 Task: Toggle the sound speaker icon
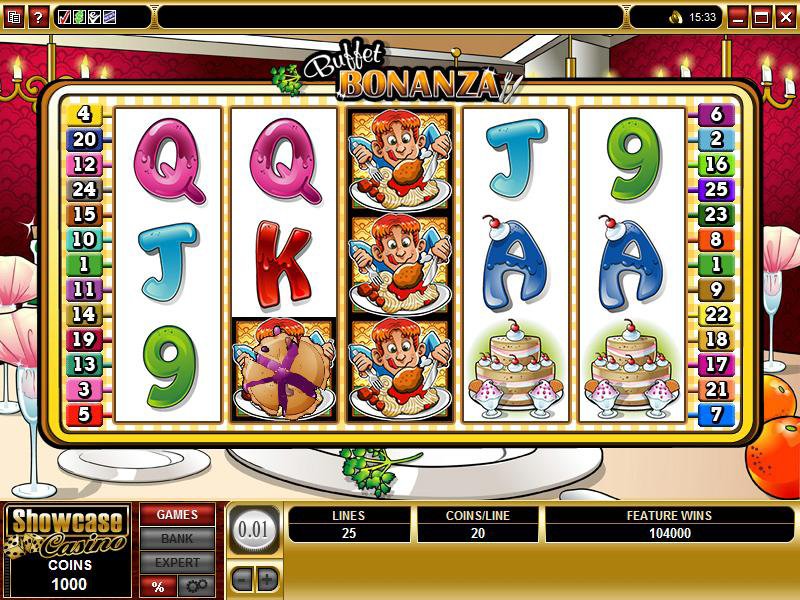tap(674, 17)
